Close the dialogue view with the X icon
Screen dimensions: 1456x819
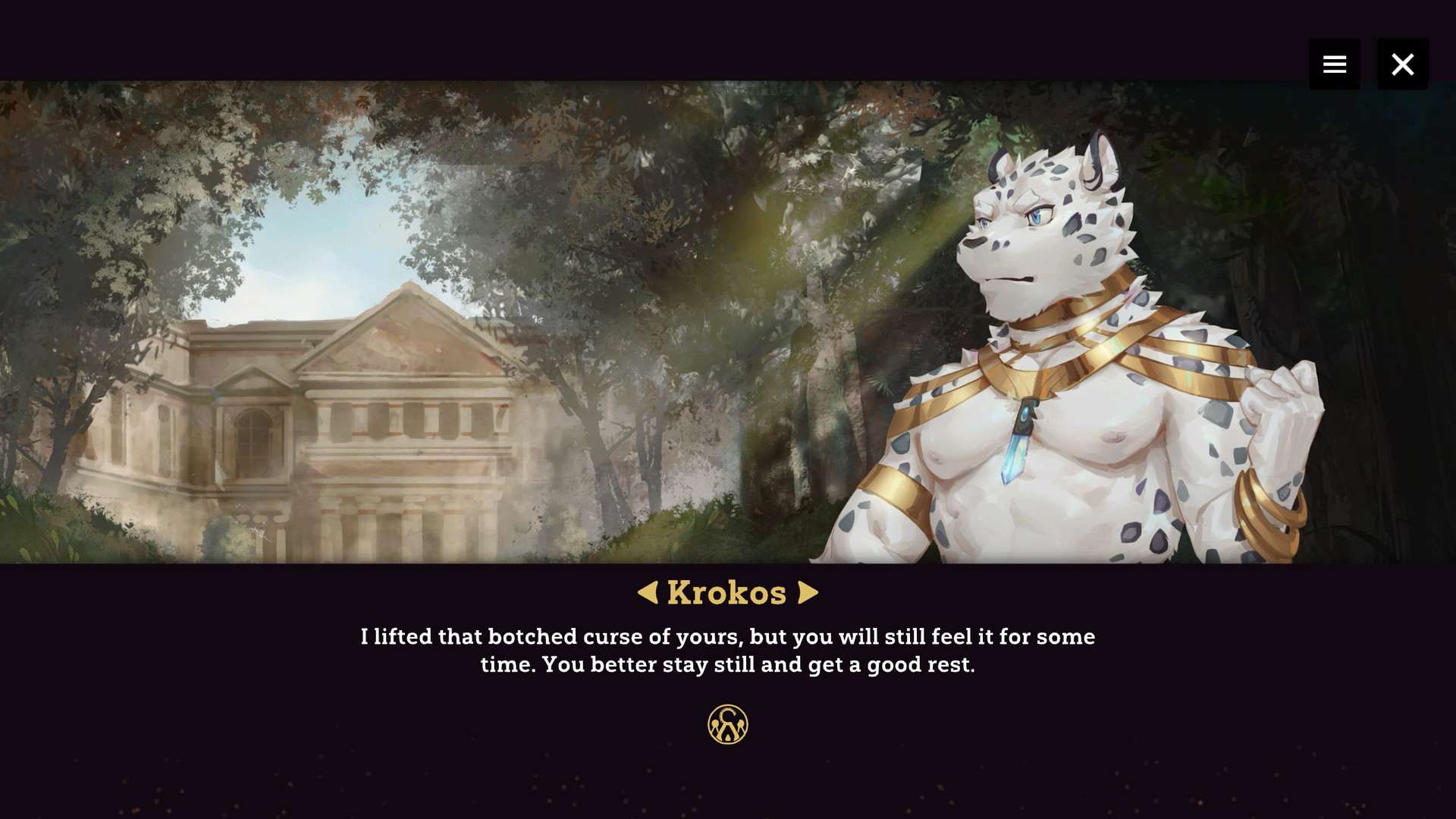[1402, 64]
